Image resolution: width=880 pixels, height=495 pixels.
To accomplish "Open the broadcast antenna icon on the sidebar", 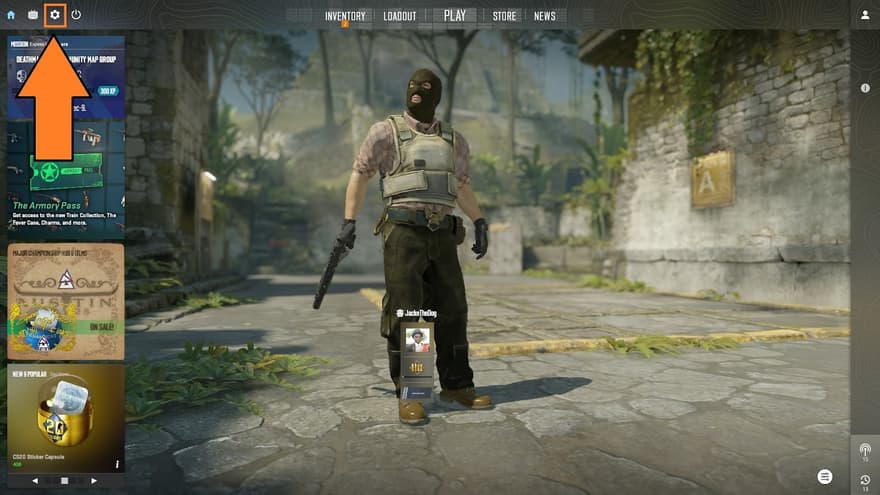I will 865,451.
